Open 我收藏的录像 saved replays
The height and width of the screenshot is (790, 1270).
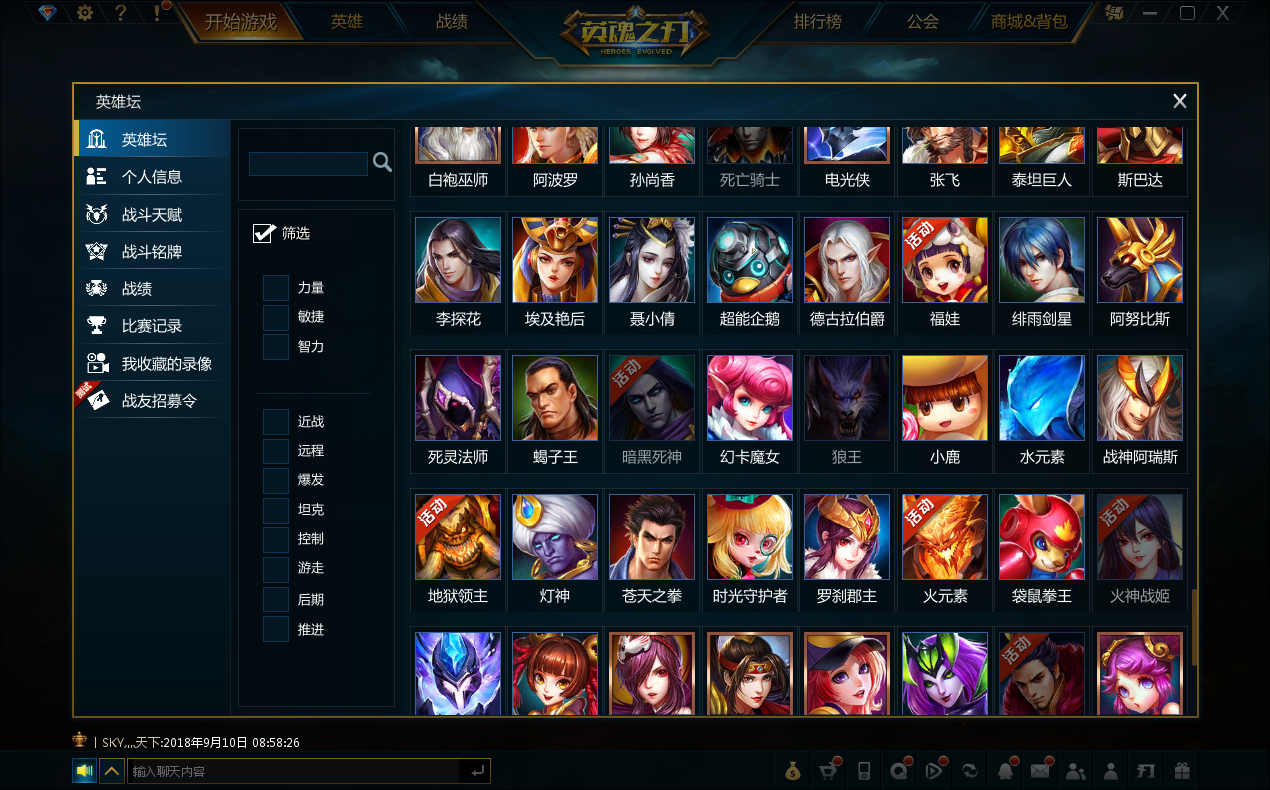(x=166, y=364)
